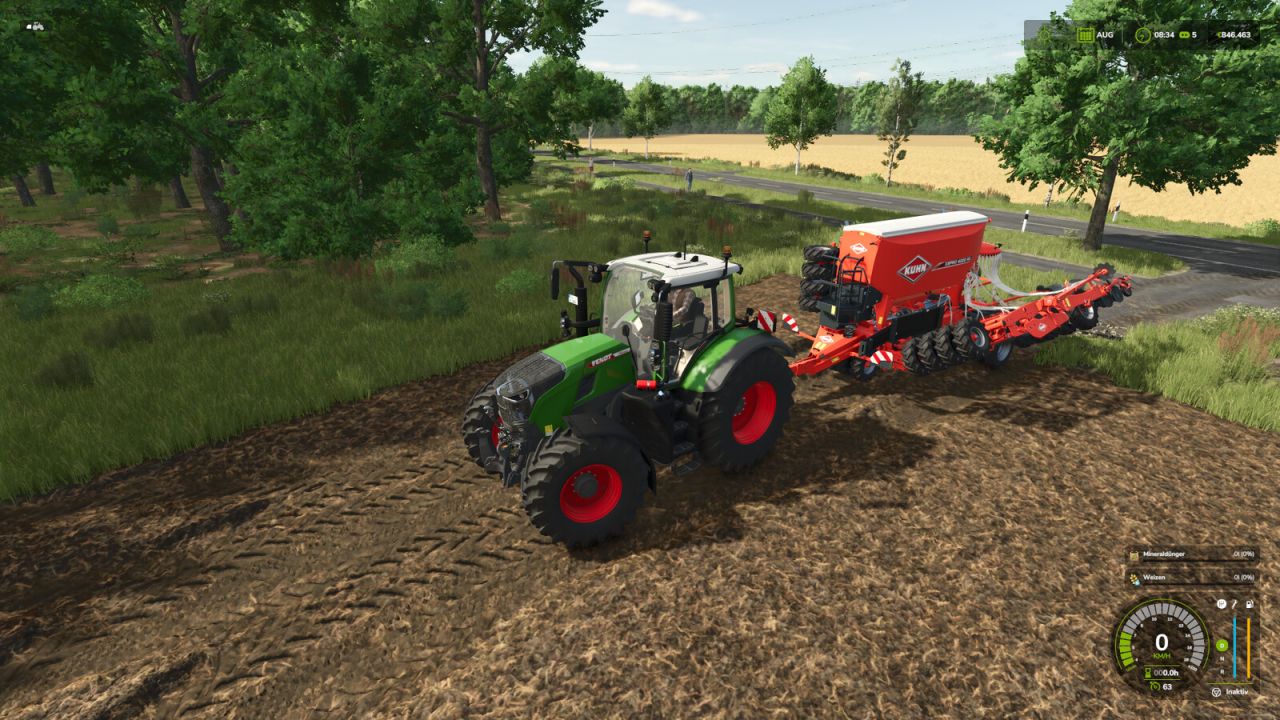Toggle the parking brake circle icon
Screen dimensions: 1280x720
click(x=1222, y=604)
